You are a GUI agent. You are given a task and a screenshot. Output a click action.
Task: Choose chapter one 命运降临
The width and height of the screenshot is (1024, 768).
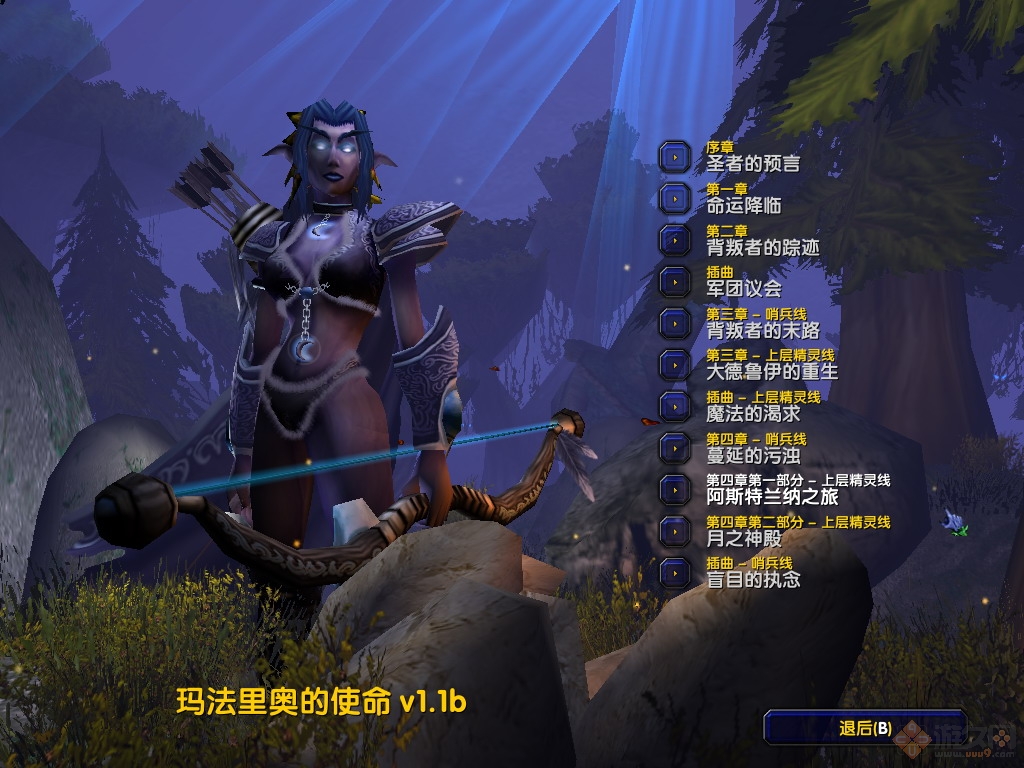point(676,198)
